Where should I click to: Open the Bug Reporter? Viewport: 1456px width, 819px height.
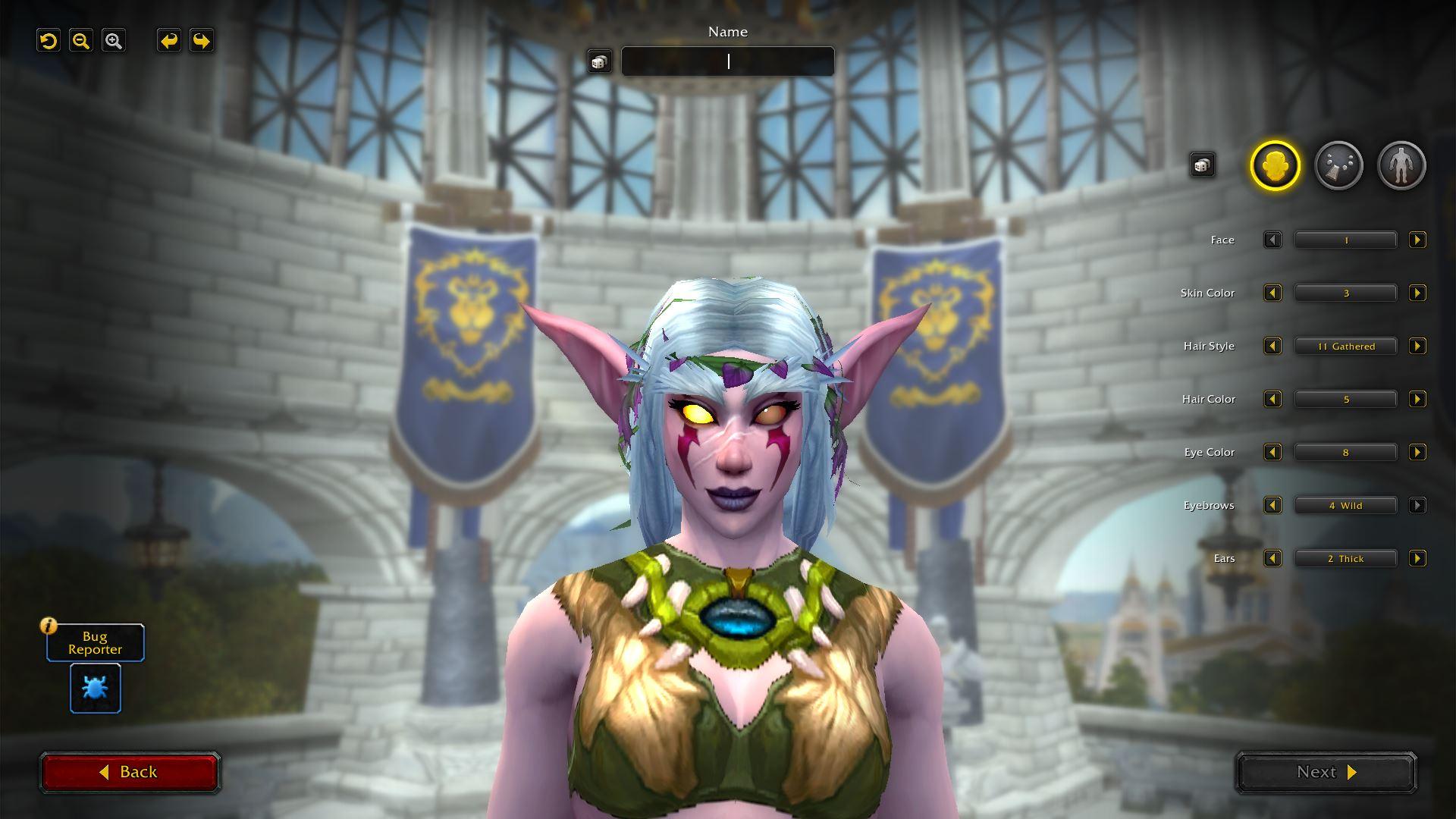point(96,688)
